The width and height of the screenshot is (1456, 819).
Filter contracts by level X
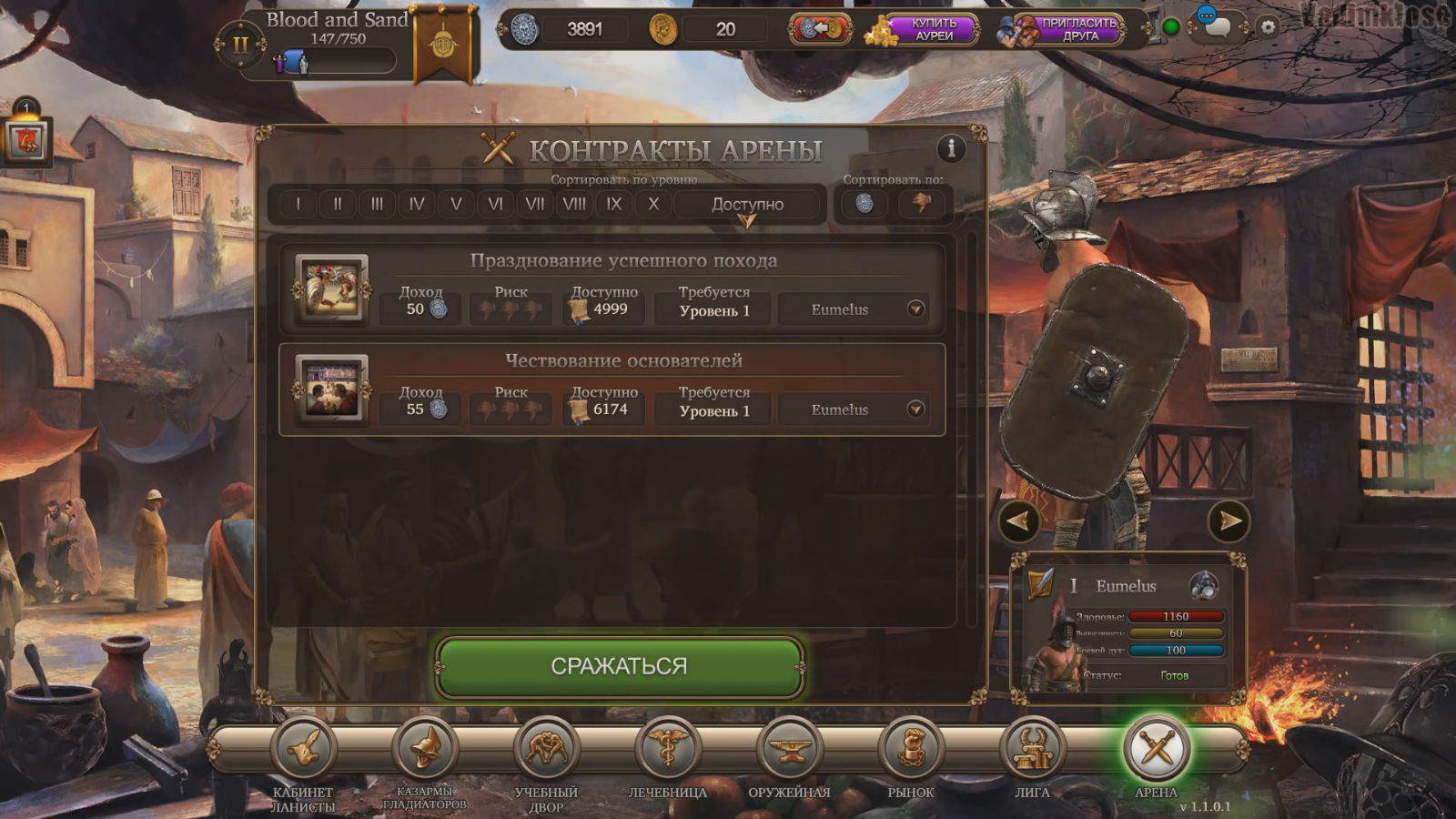point(653,204)
